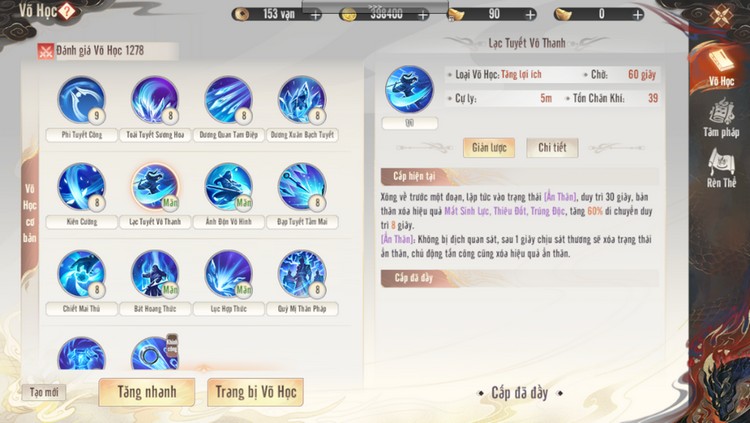This screenshot has width=750, height=423.
Task: Open the Tâm pháp tab
Action: pos(720,118)
